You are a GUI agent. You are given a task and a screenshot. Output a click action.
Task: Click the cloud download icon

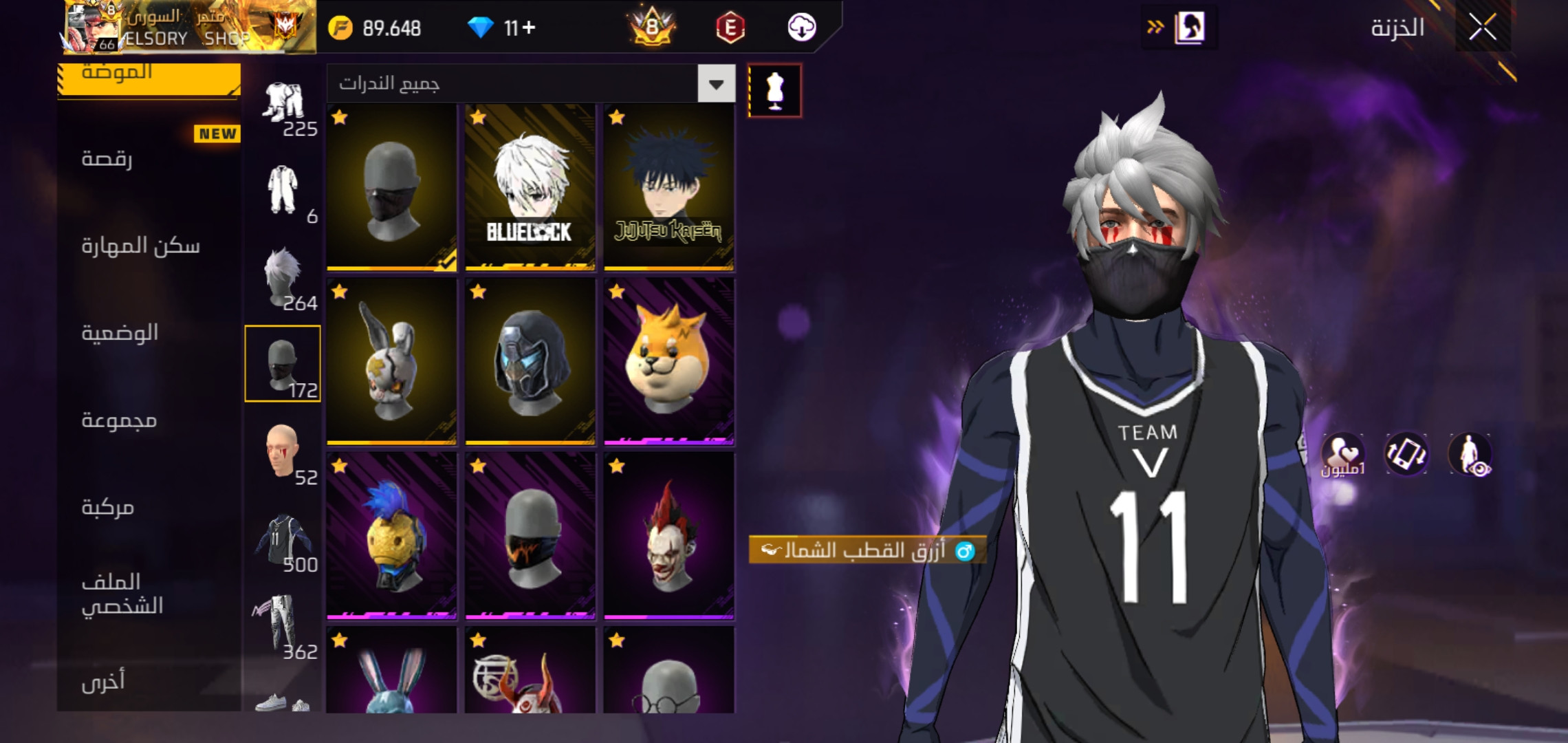[801, 28]
